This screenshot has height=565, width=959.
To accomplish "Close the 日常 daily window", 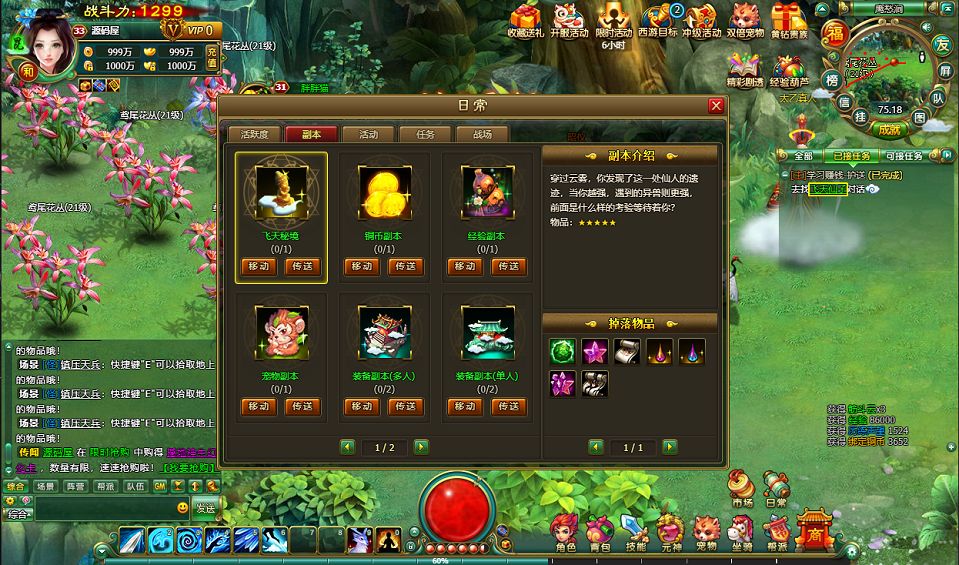I will click(715, 106).
